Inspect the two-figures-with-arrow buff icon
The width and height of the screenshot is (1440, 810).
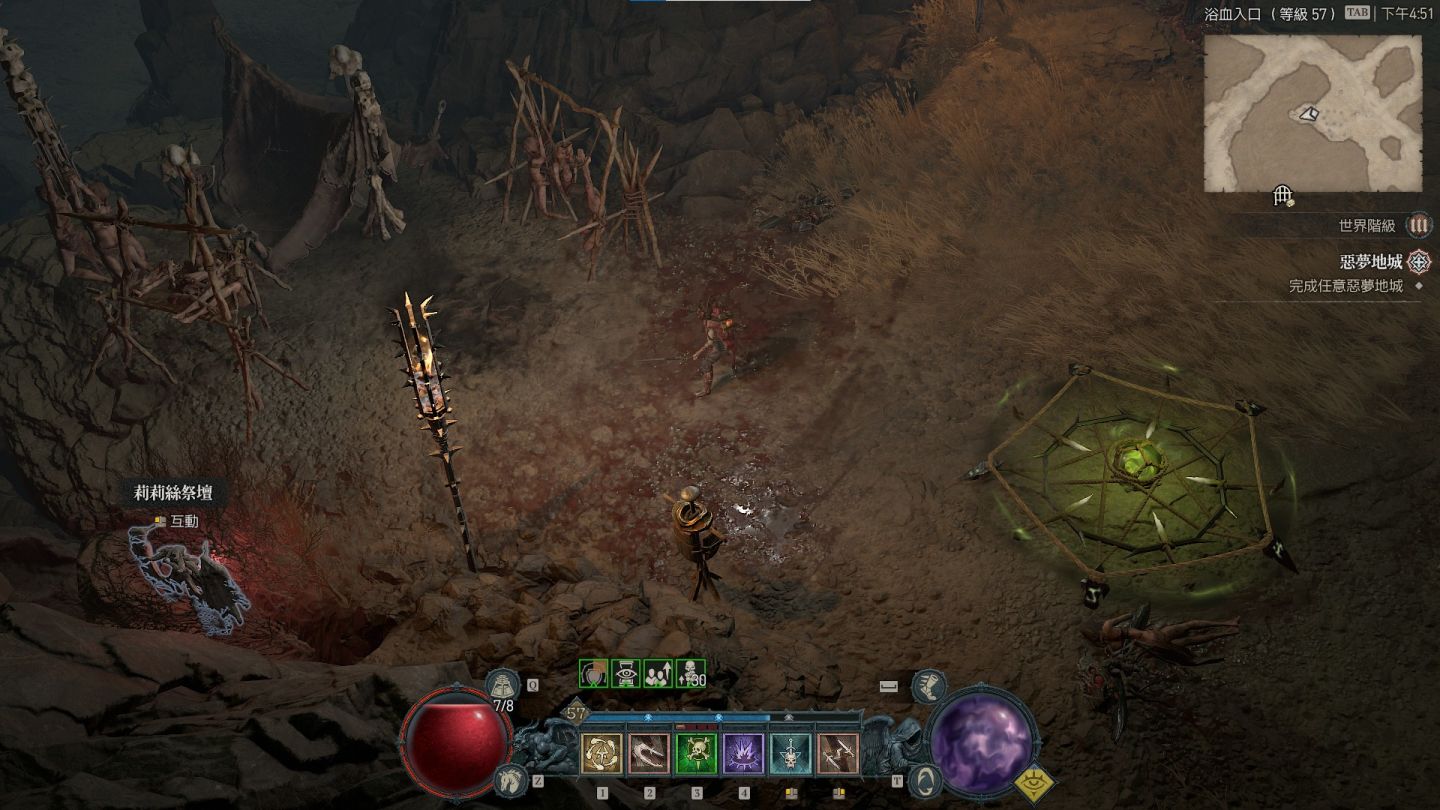tap(657, 674)
